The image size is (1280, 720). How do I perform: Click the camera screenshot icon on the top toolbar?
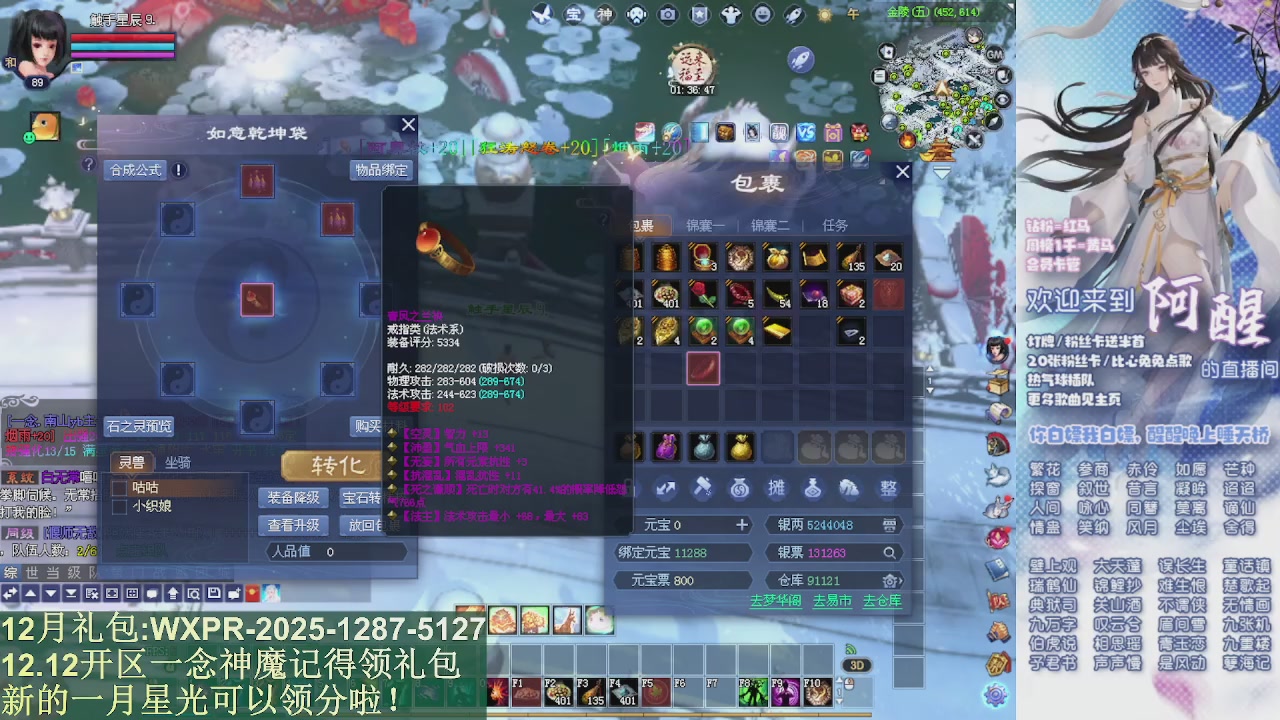tap(668, 15)
